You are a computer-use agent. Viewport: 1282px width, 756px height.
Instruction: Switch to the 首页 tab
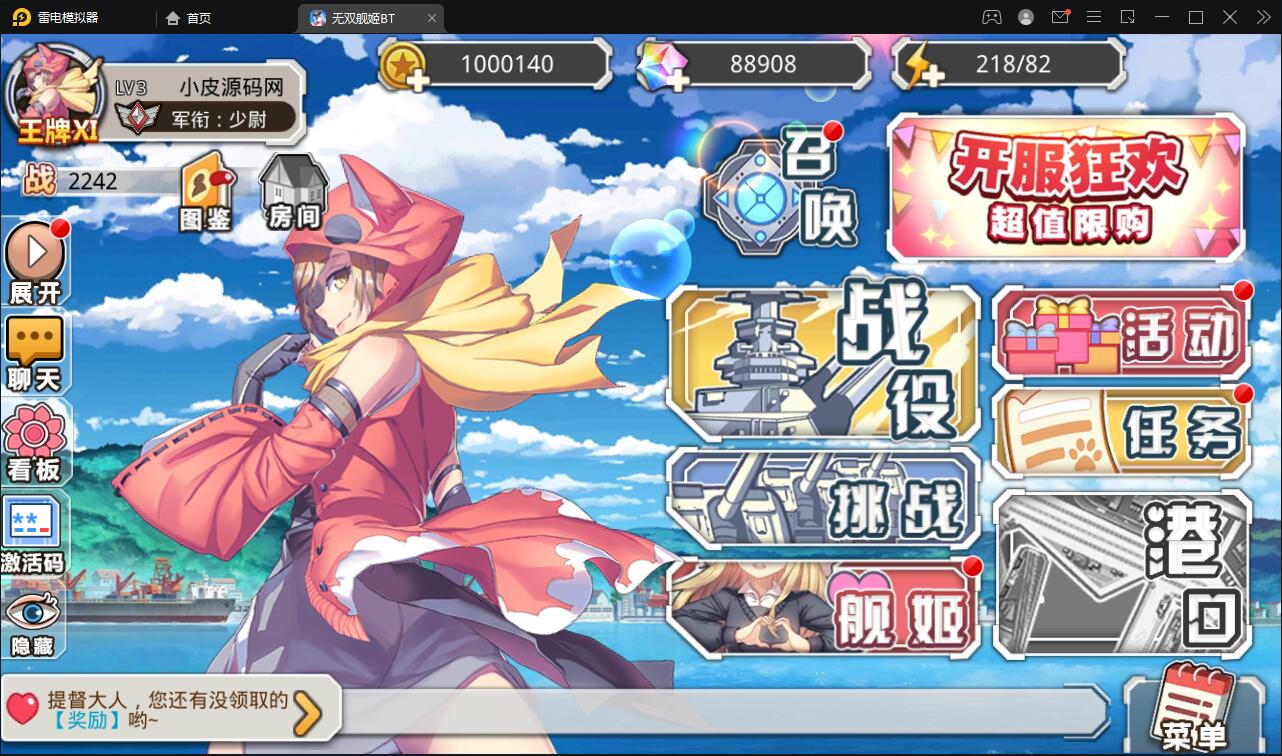(x=188, y=17)
